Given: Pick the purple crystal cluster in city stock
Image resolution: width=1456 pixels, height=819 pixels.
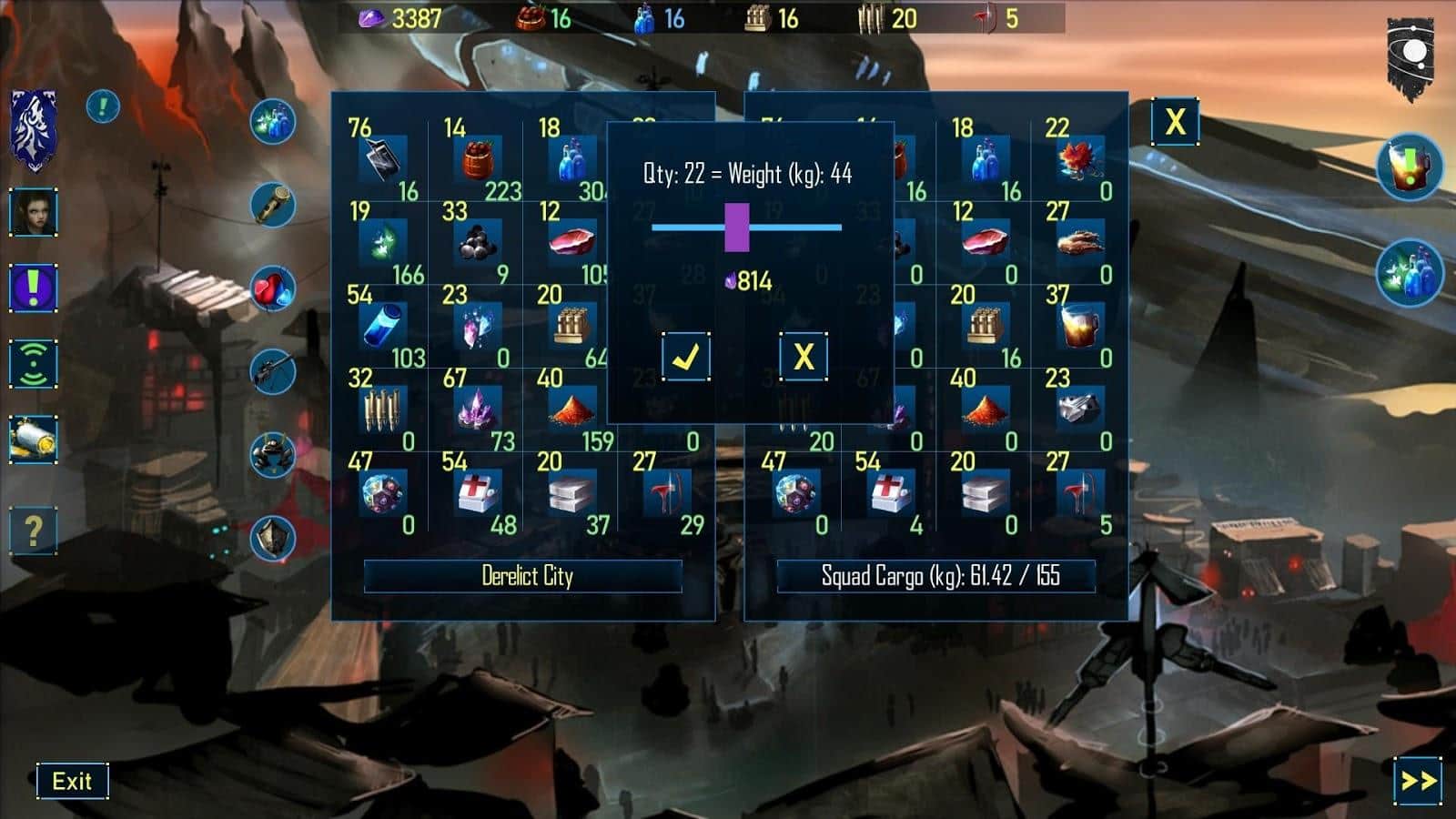Looking at the screenshot, I should click(478, 410).
